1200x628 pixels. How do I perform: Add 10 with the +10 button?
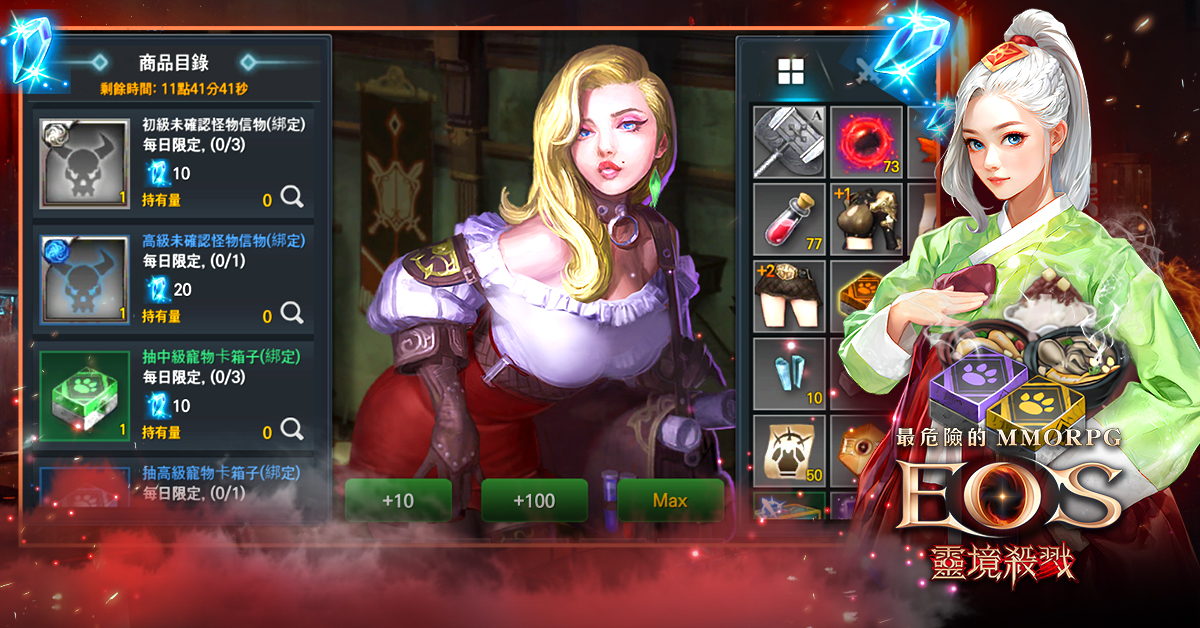tap(398, 500)
